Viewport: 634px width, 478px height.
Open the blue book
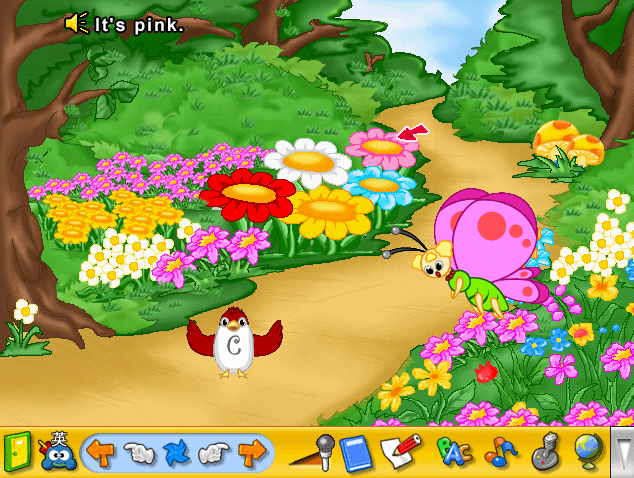click(355, 453)
